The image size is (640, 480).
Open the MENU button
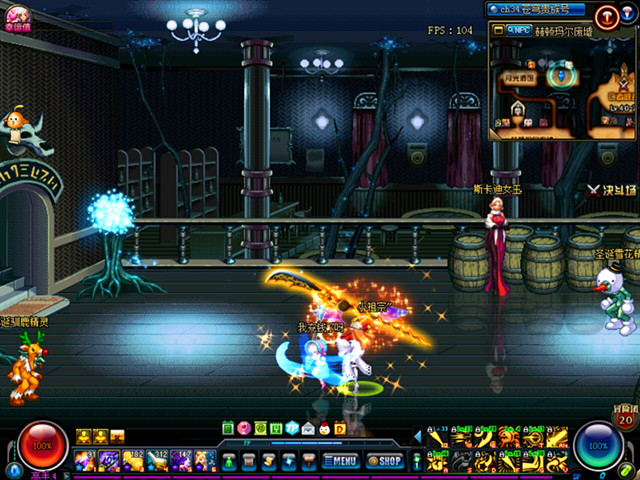point(340,461)
